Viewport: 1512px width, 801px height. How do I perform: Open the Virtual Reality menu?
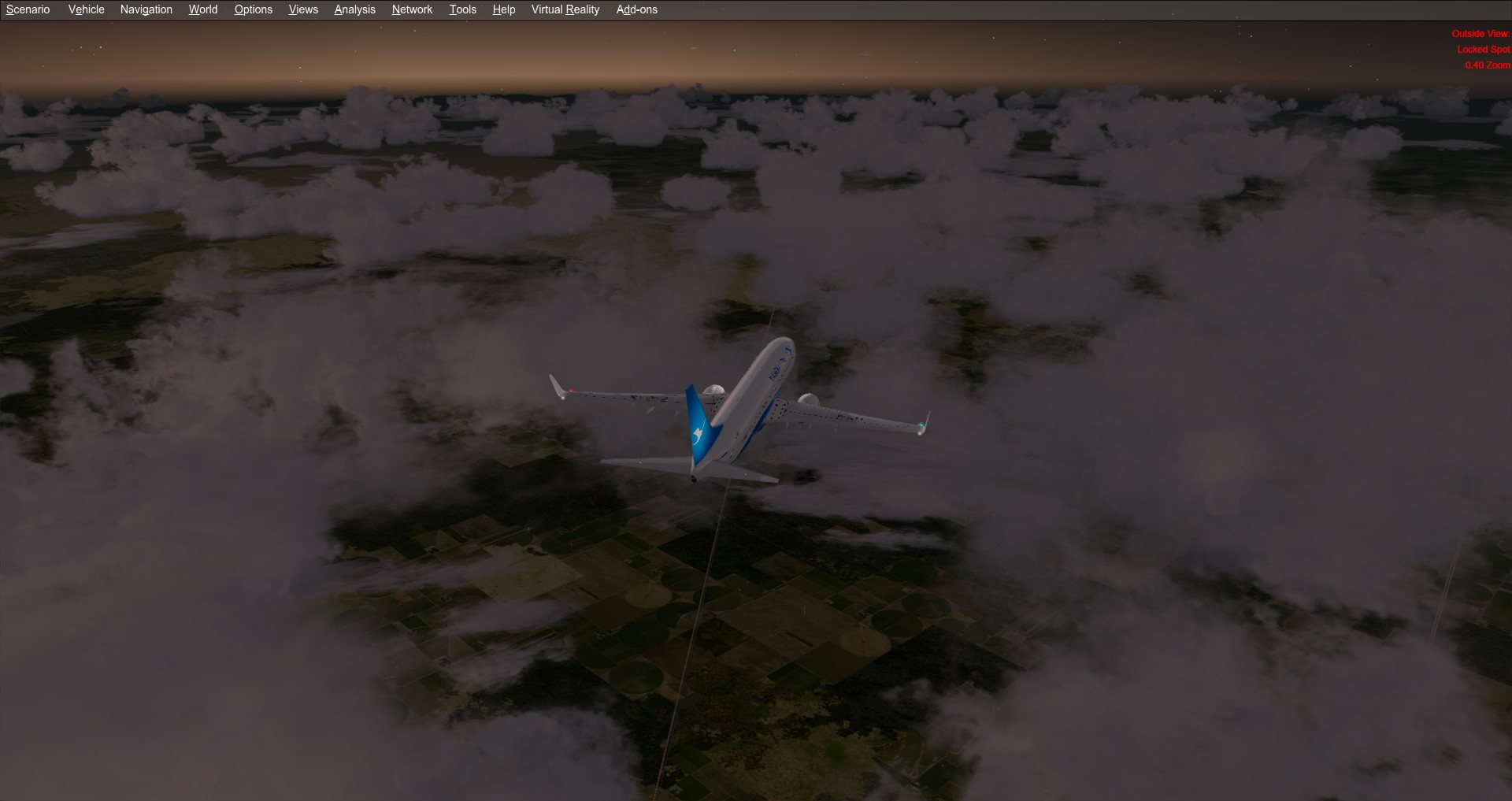coord(564,9)
